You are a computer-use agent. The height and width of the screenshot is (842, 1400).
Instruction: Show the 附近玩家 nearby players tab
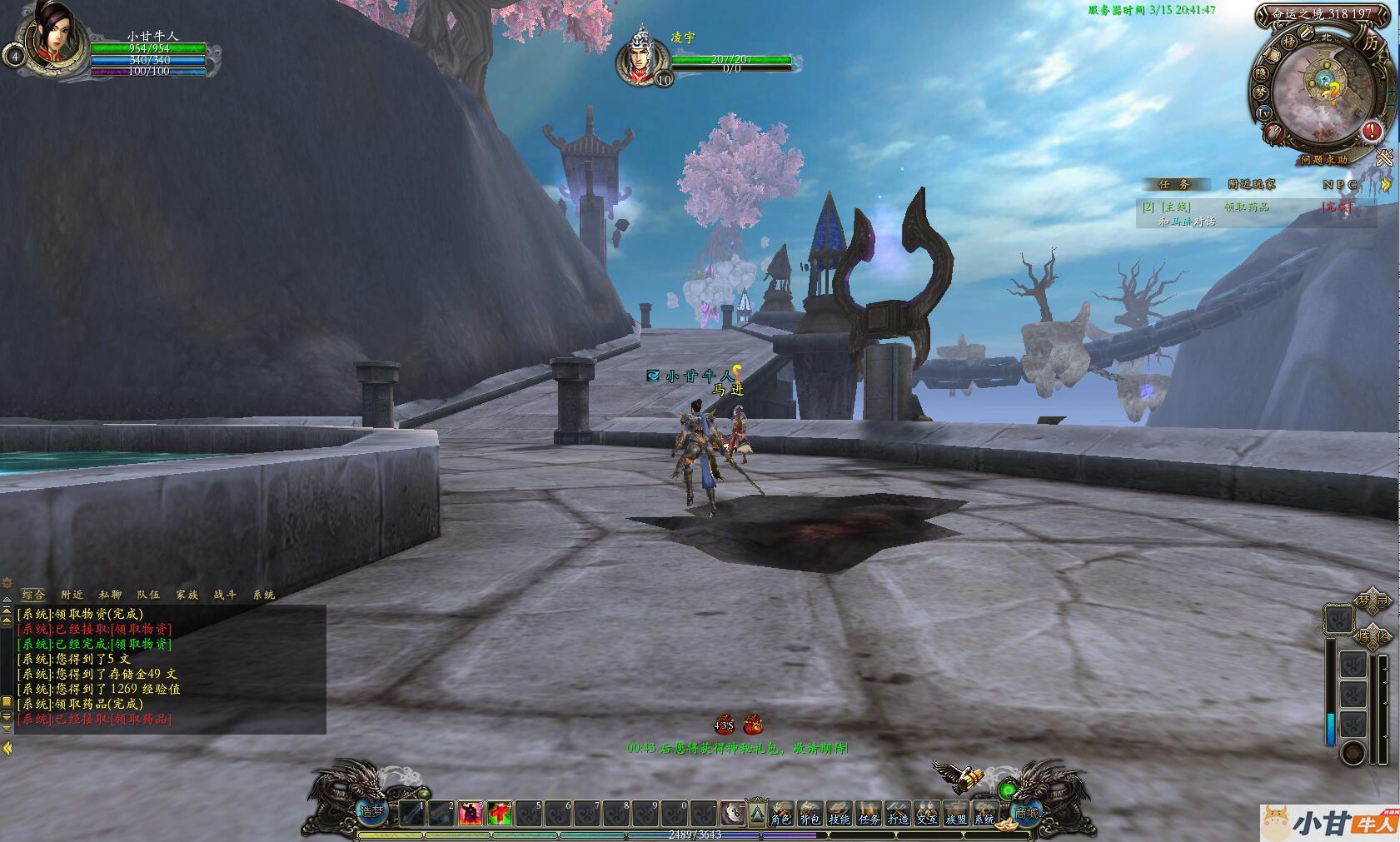point(1251,185)
